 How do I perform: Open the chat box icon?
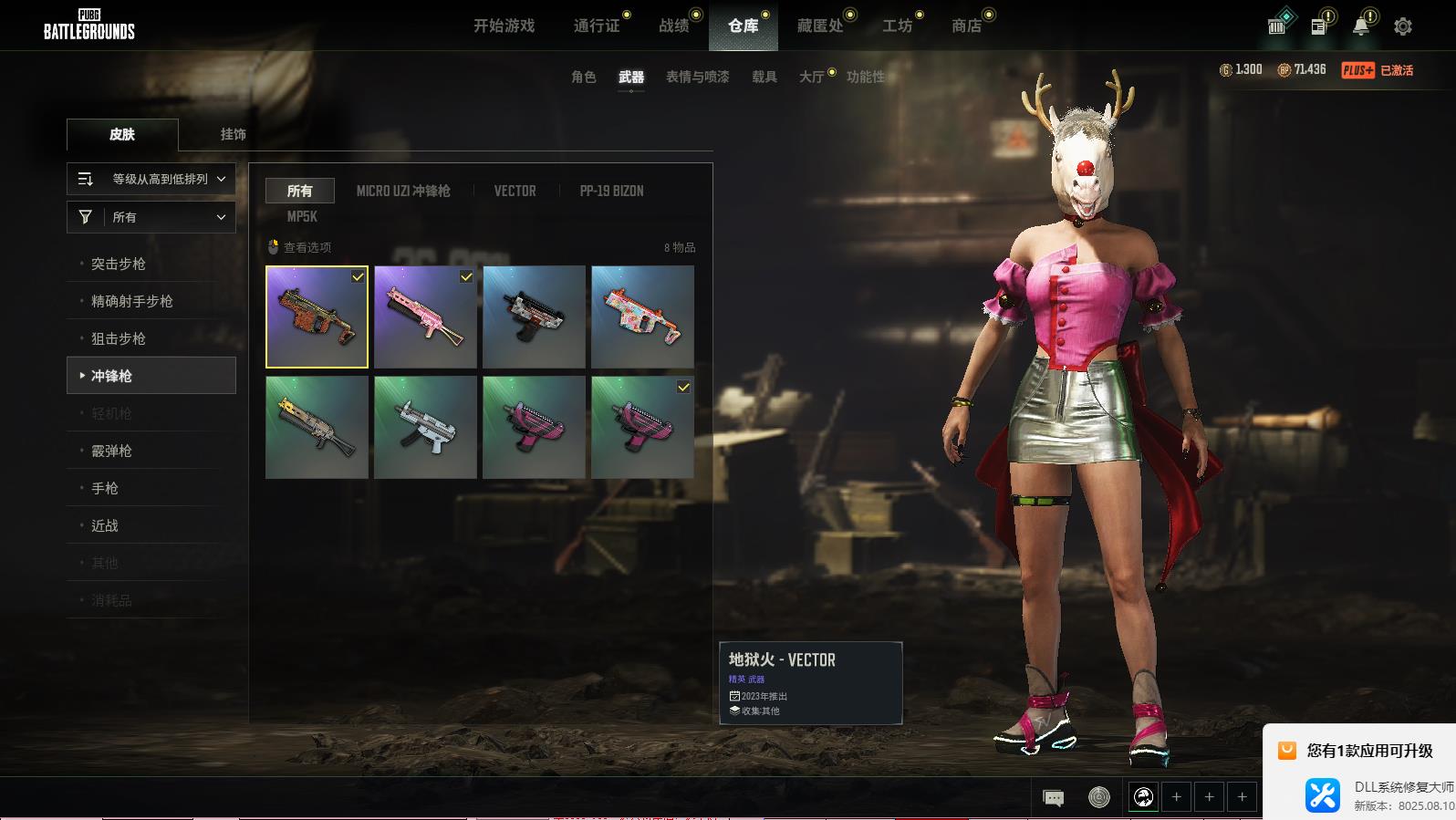click(x=1053, y=798)
